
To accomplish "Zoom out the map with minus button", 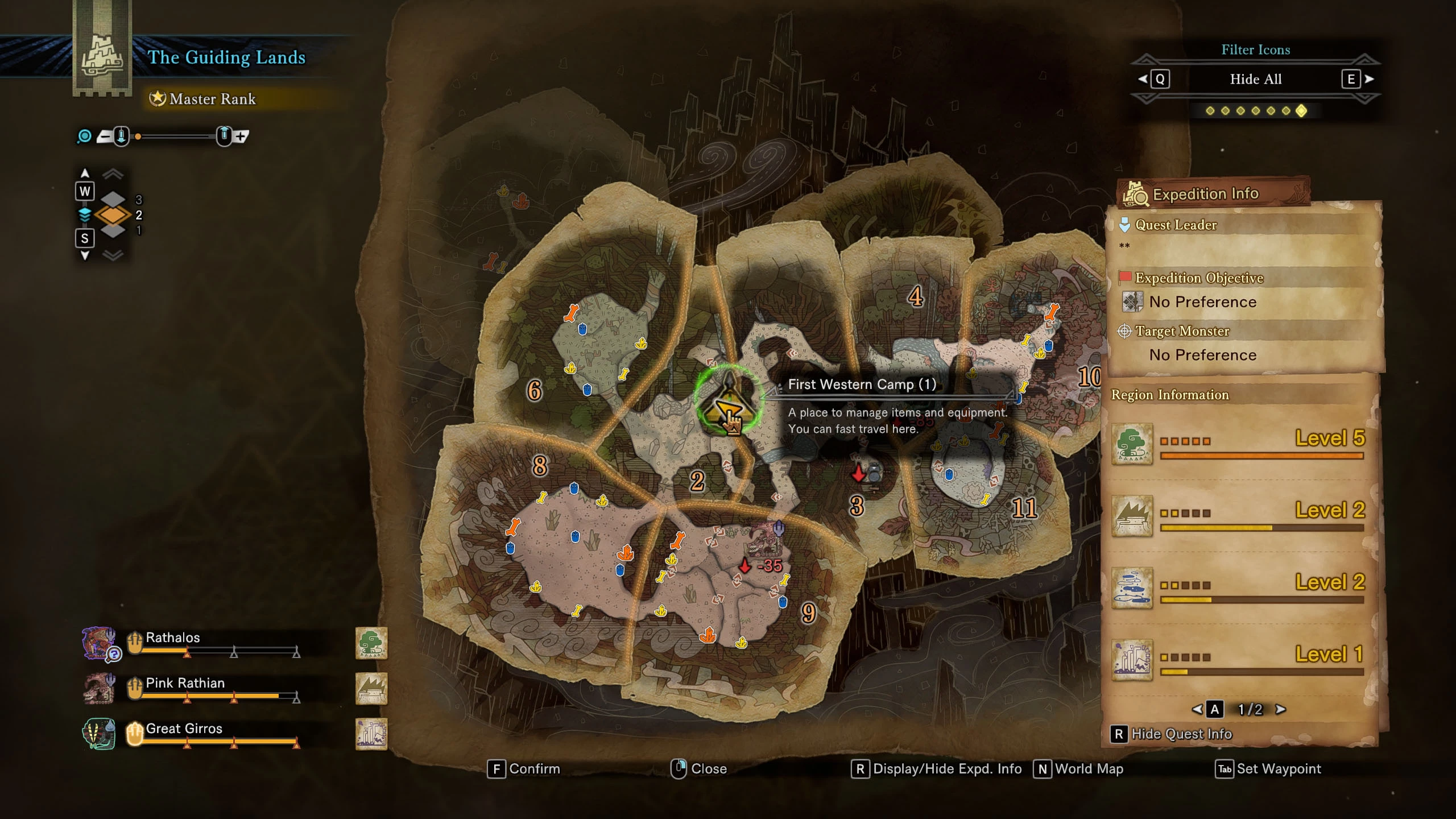I will tap(105, 136).
